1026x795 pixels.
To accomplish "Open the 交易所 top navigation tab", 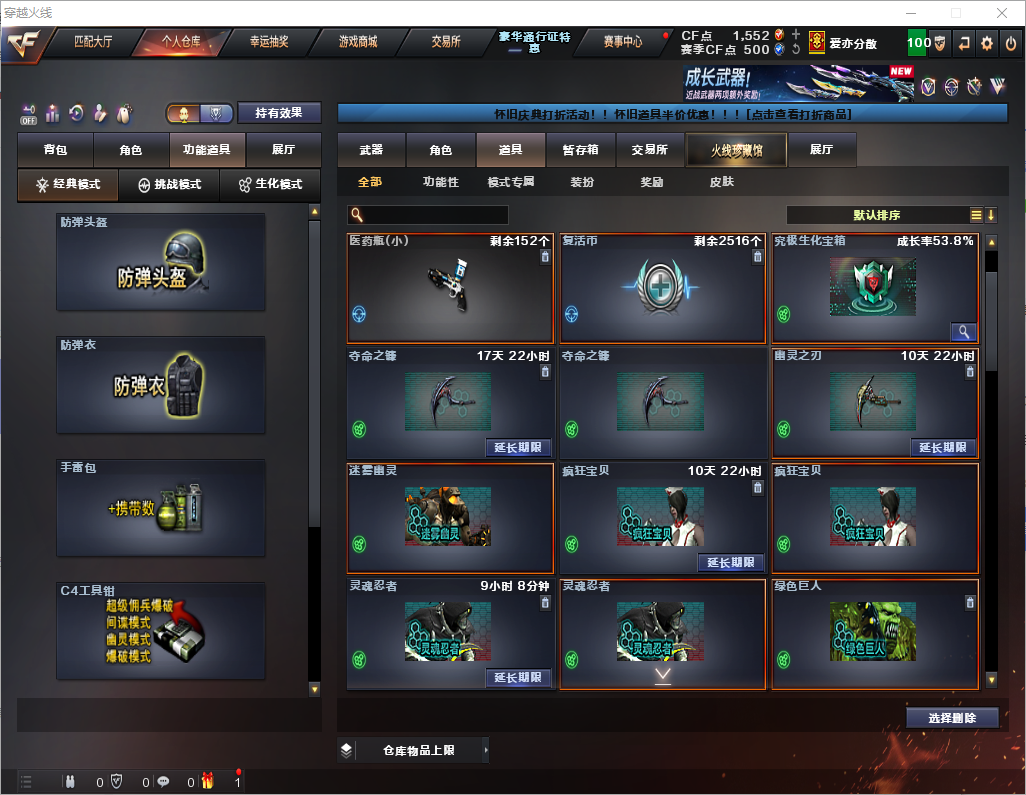I will tap(446, 42).
